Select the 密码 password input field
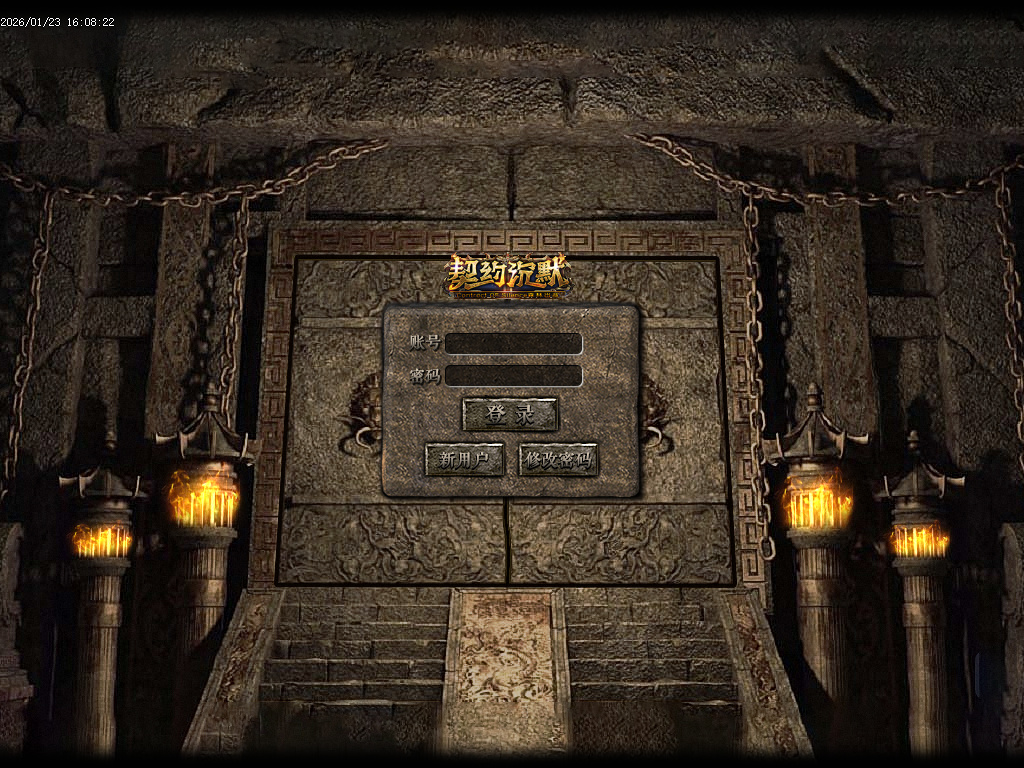 [x=513, y=376]
